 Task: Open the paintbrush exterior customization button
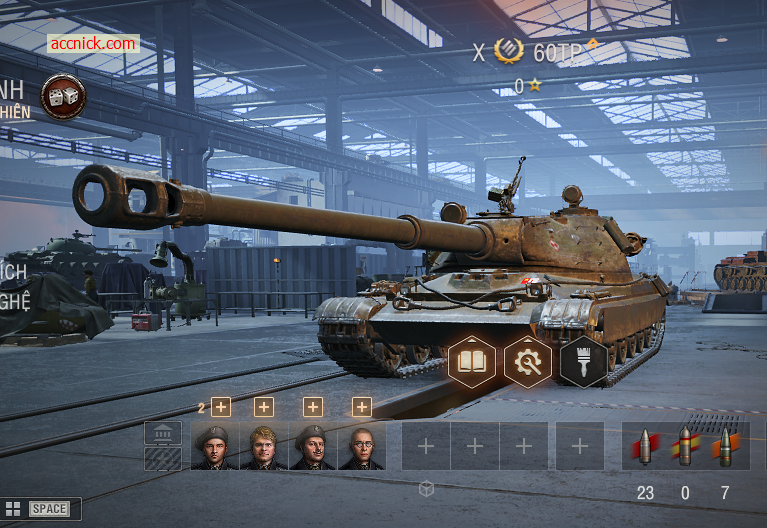[584, 361]
